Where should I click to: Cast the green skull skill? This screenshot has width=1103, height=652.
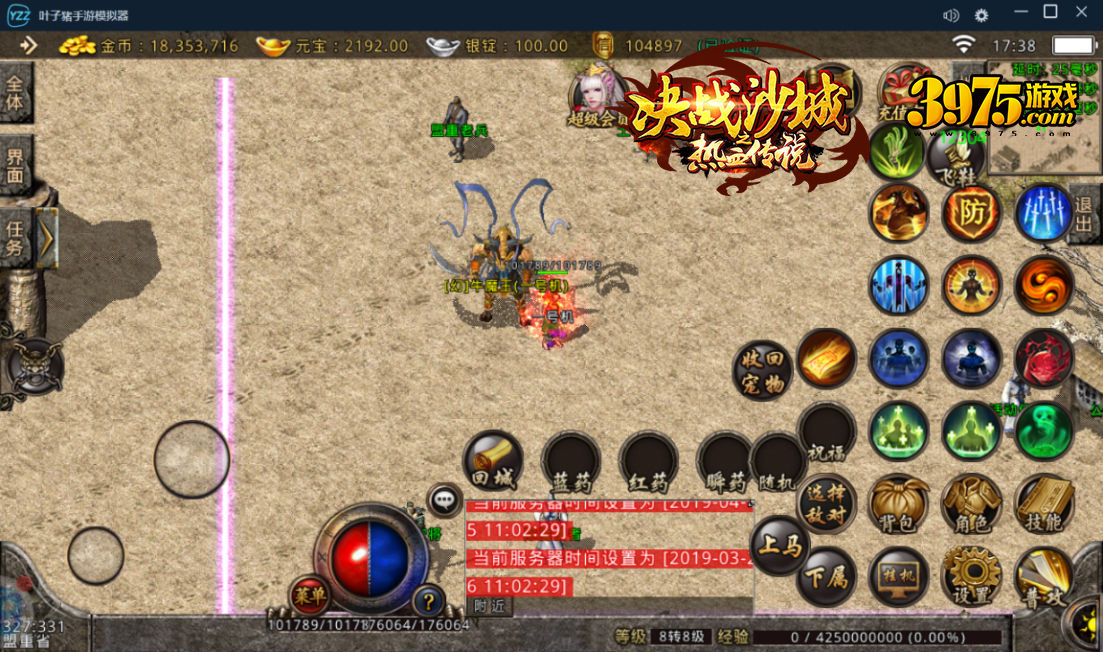point(1044,431)
